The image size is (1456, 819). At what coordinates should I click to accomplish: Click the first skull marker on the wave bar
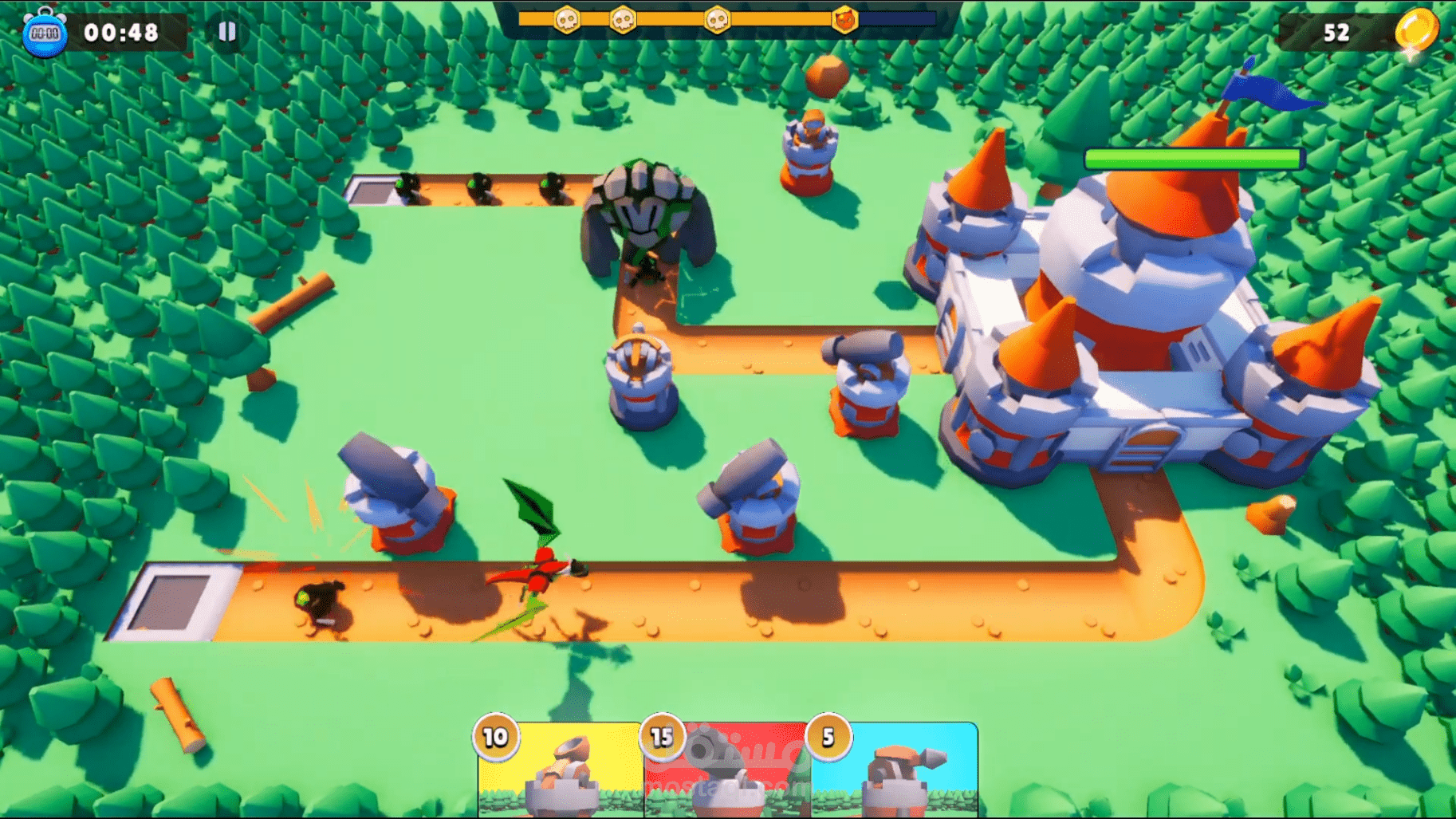[567, 18]
